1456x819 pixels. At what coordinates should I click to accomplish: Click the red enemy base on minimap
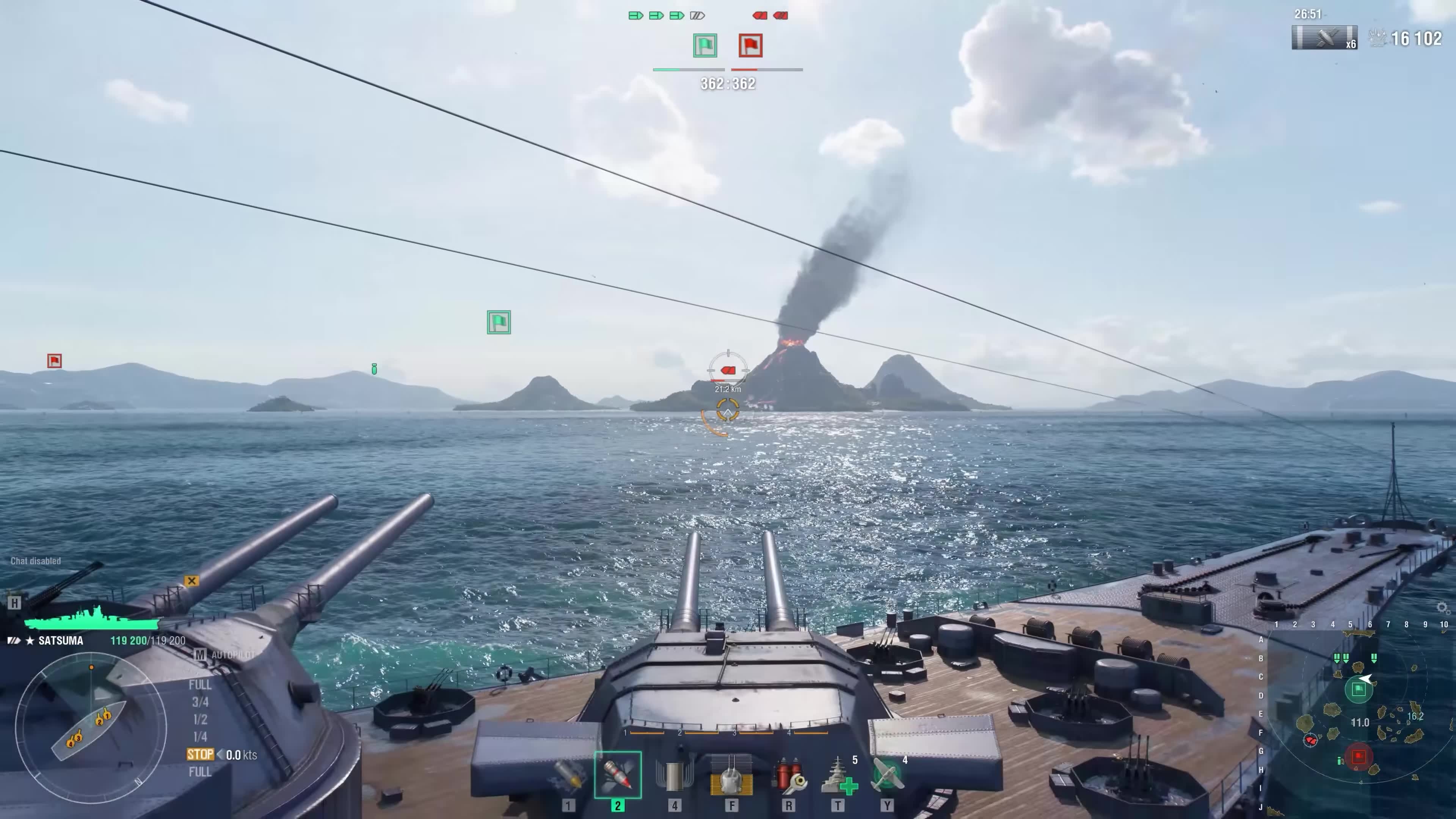[1359, 756]
